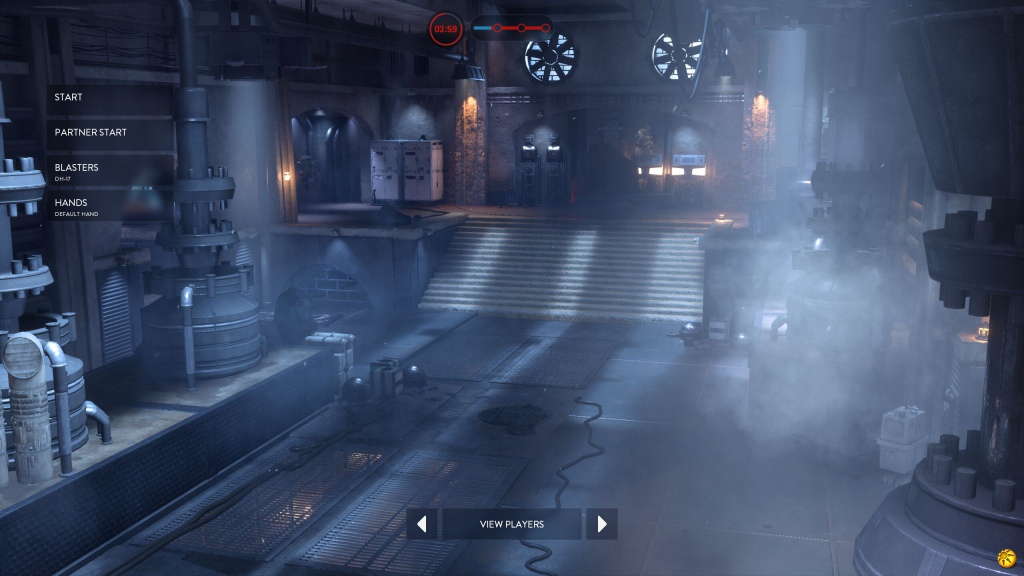This screenshot has width=1024, height=576.
Task: Select the VIEW PLAYERS button
Action: click(512, 524)
